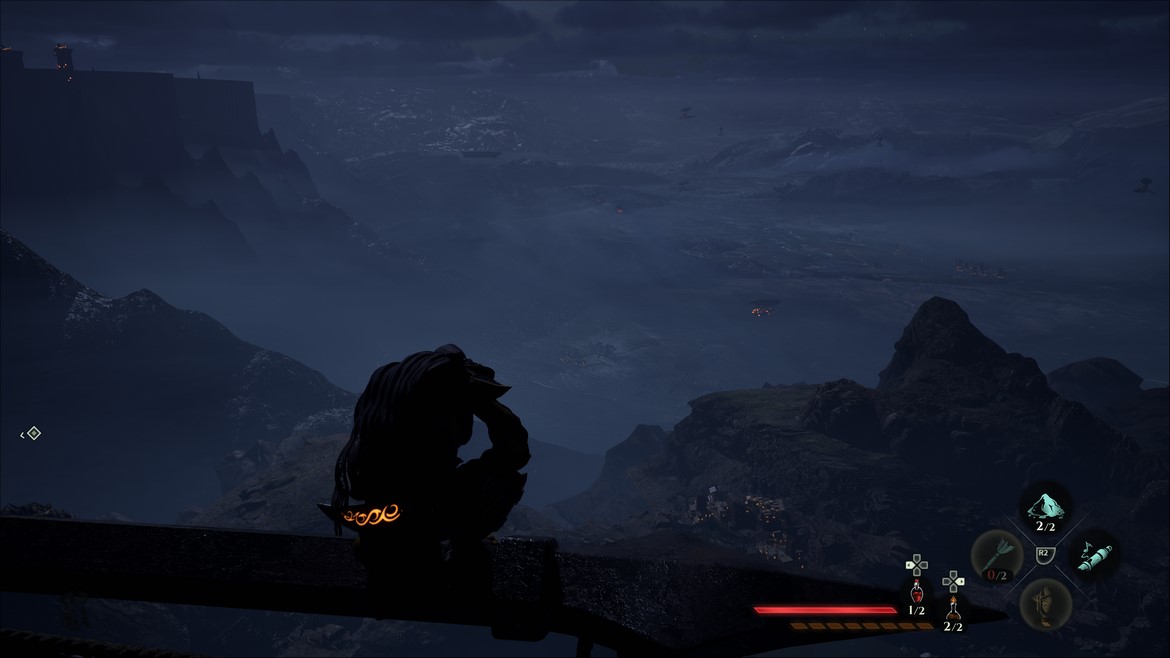Use the dark flask with orange flame
Viewport: 1170px width, 658px height.
954,607
